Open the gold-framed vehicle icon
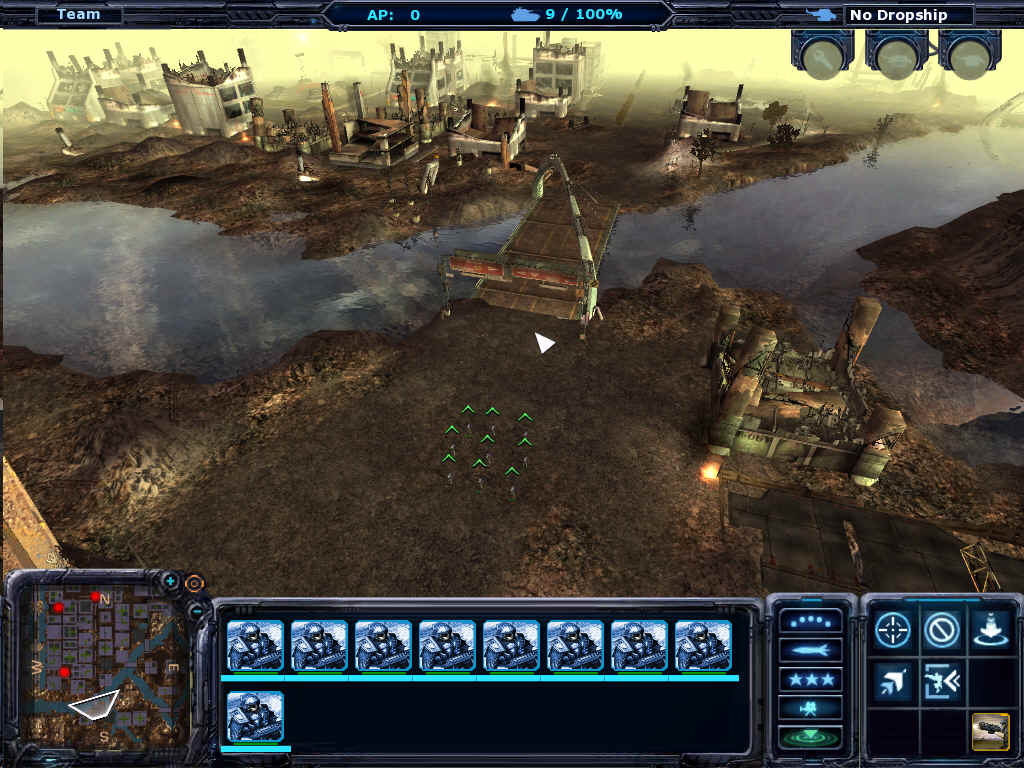 [x=990, y=731]
